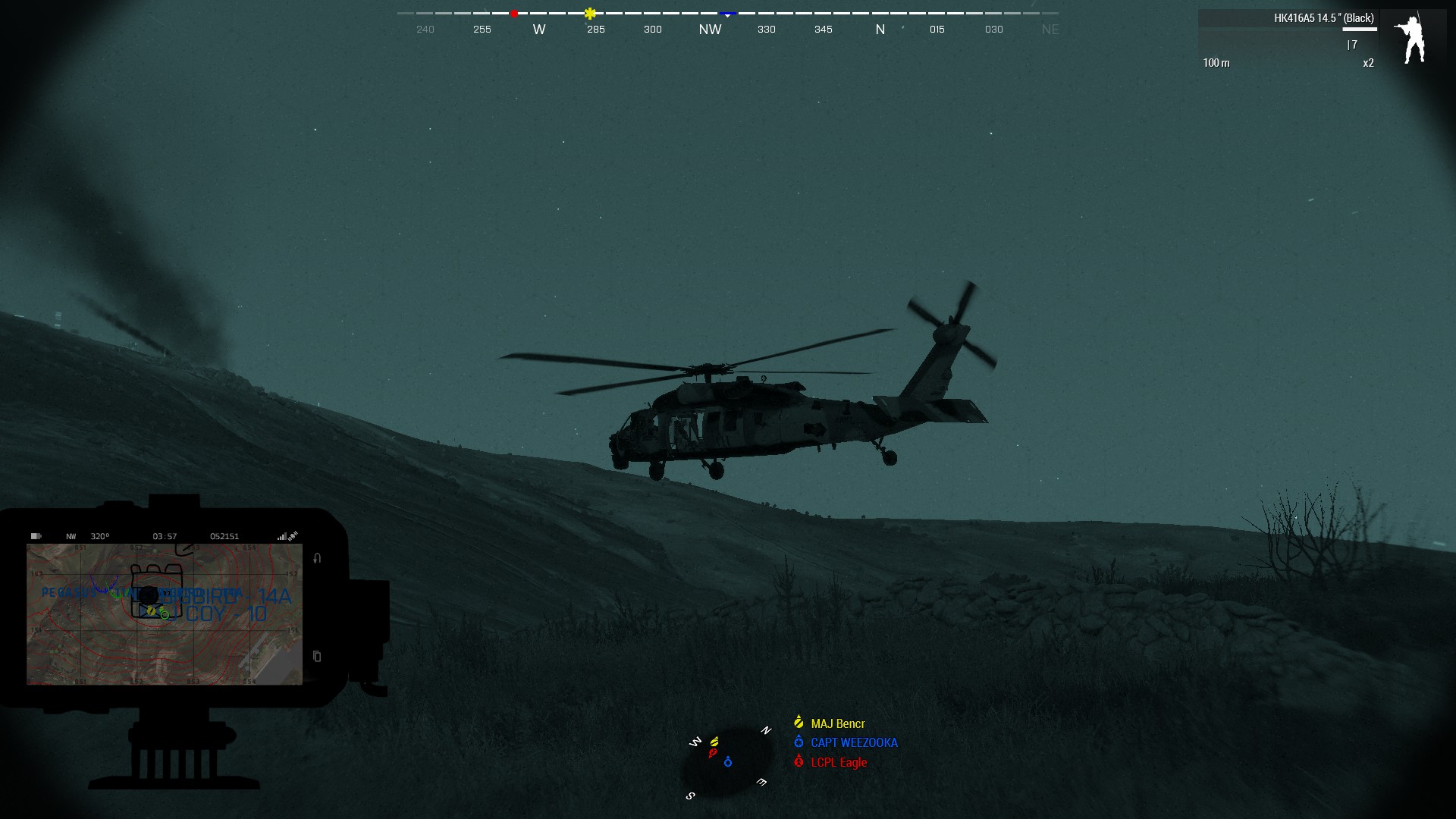Image resolution: width=1456 pixels, height=819 pixels.
Task: Tap the signal strength bars on the tablet
Action: pyautogui.click(x=283, y=536)
